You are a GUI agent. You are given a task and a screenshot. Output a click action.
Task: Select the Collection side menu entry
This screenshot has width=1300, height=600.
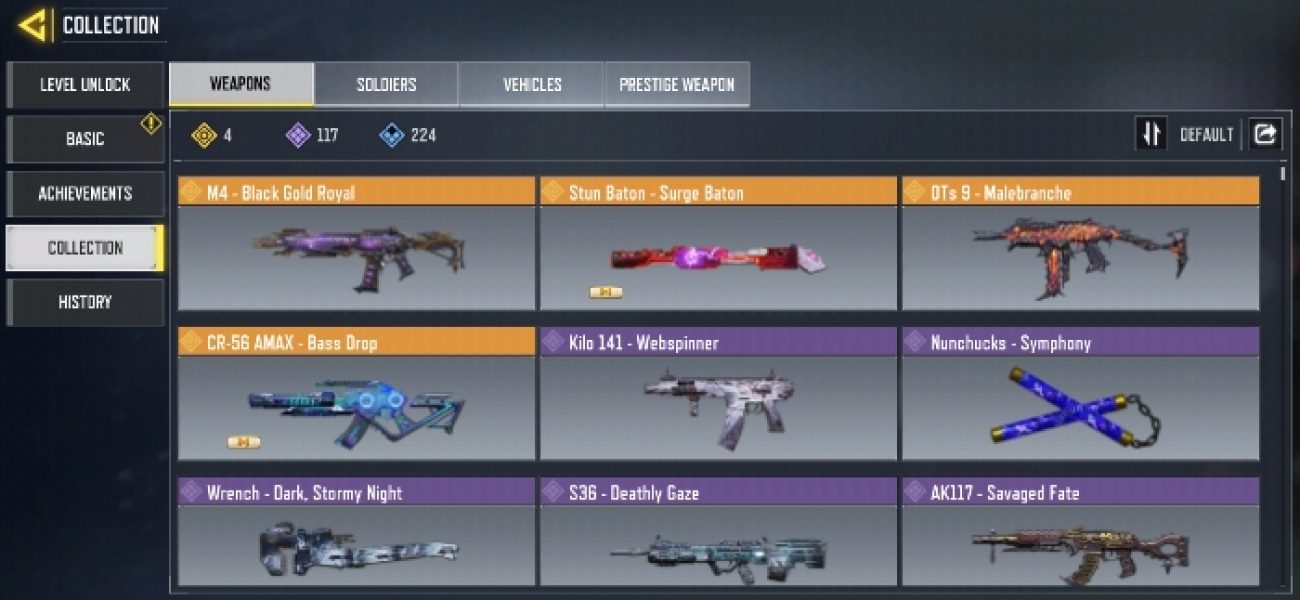pos(85,248)
